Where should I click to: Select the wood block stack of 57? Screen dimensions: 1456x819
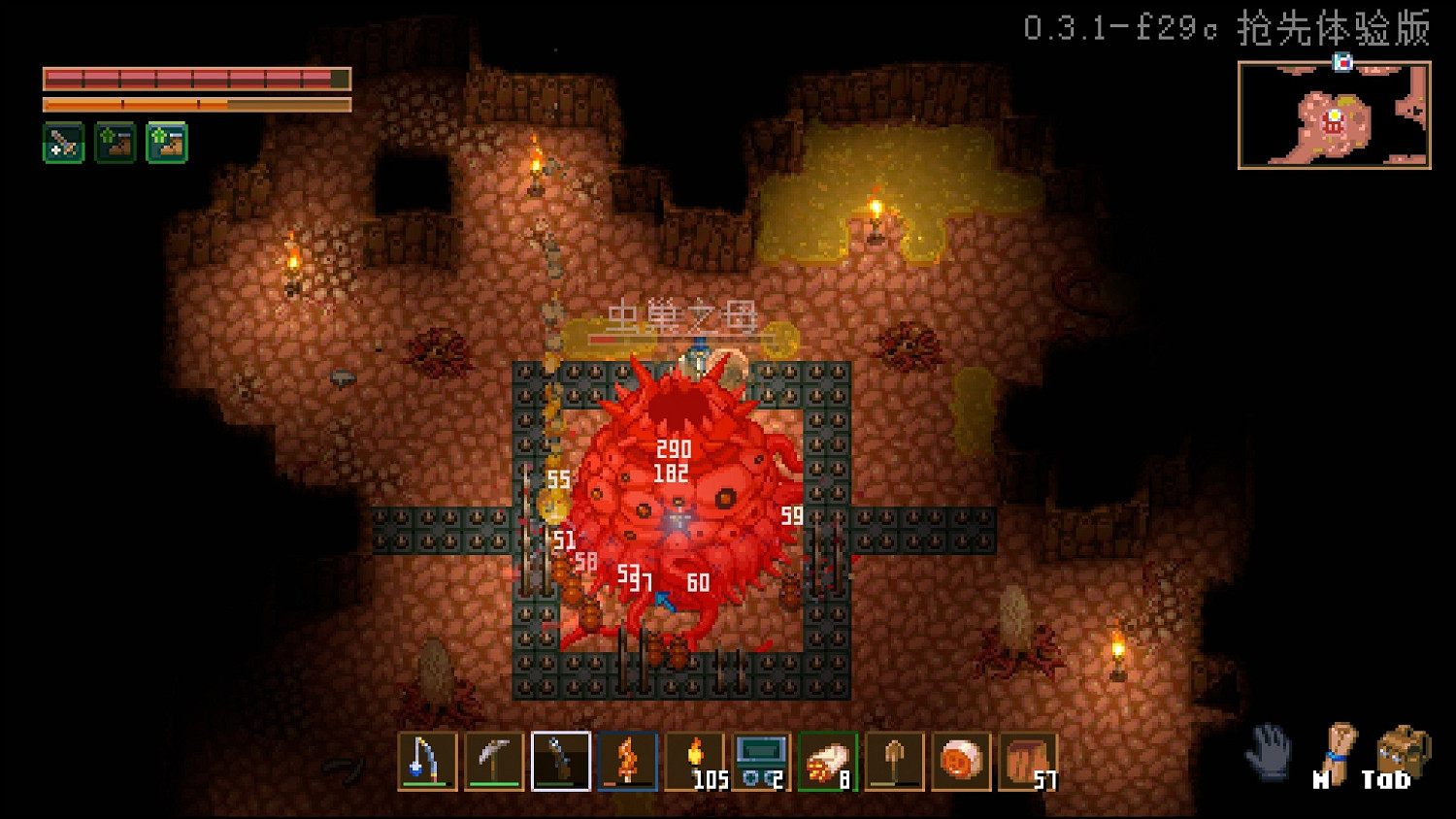pos(1027,761)
